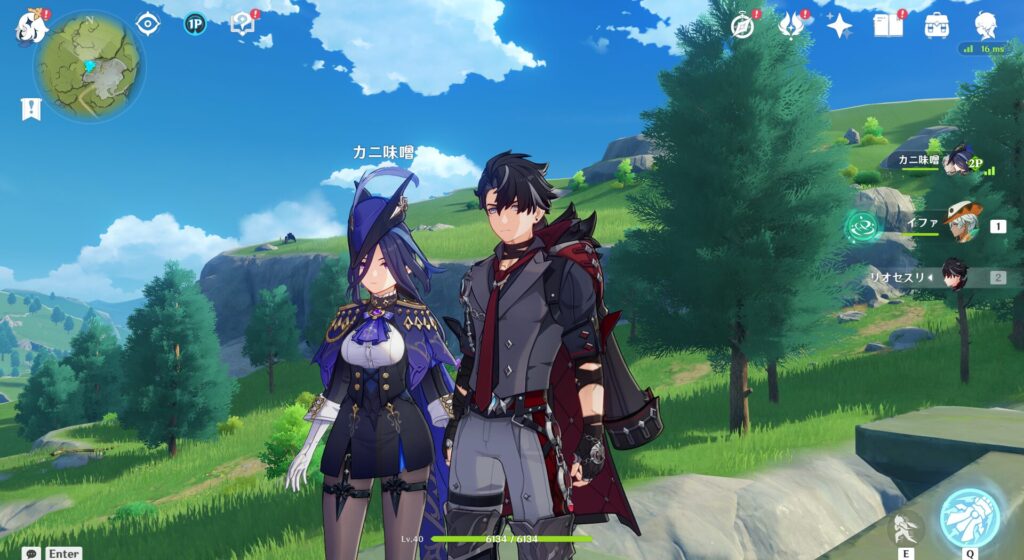Image resolution: width=1024 pixels, height=560 pixels.
Task: Activate the elemental sight eye icon
Action: [148, 24]
